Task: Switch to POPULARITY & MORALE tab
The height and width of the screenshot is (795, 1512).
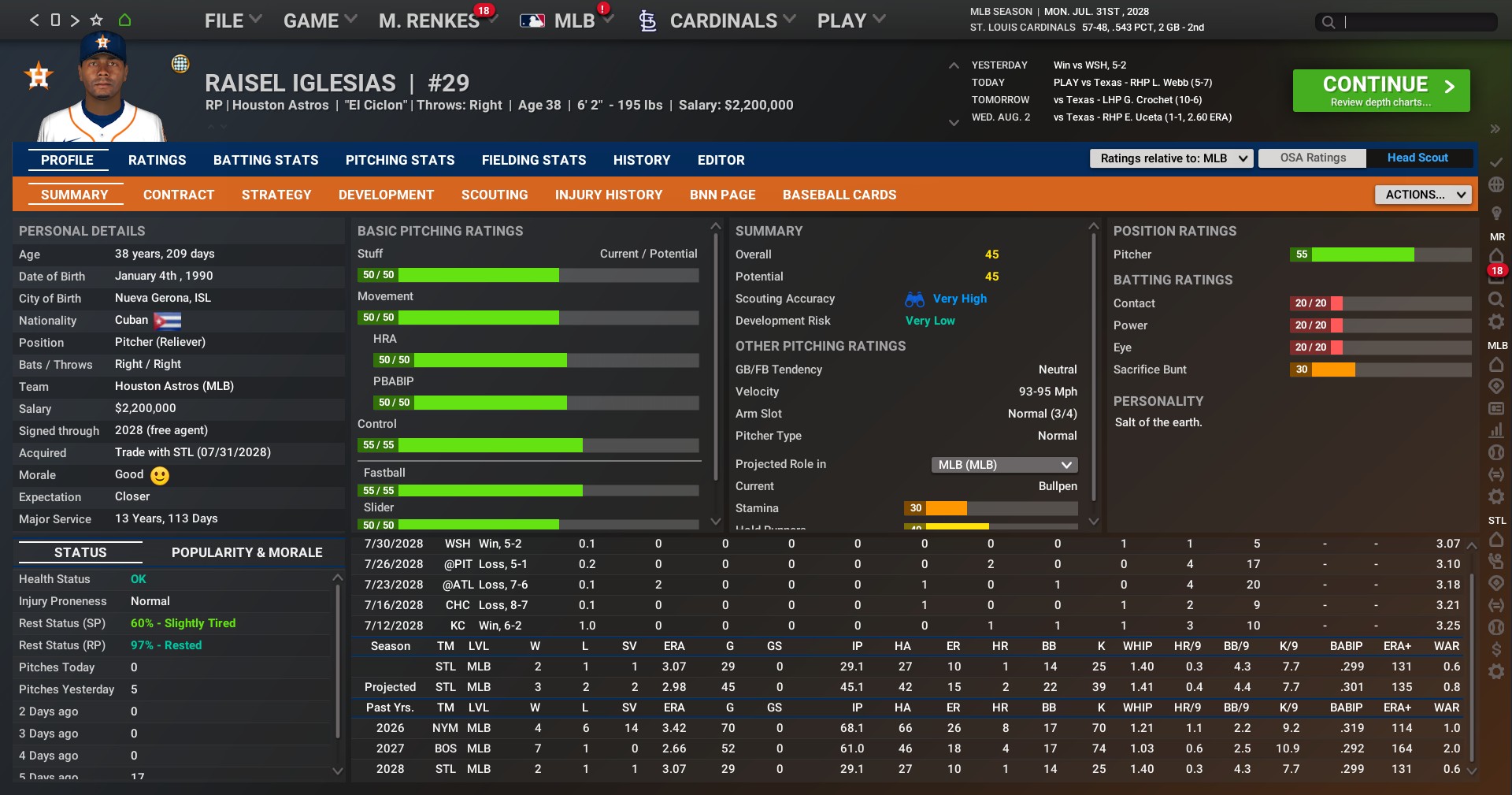Action: pyautogui.click(x=246, y=552)
